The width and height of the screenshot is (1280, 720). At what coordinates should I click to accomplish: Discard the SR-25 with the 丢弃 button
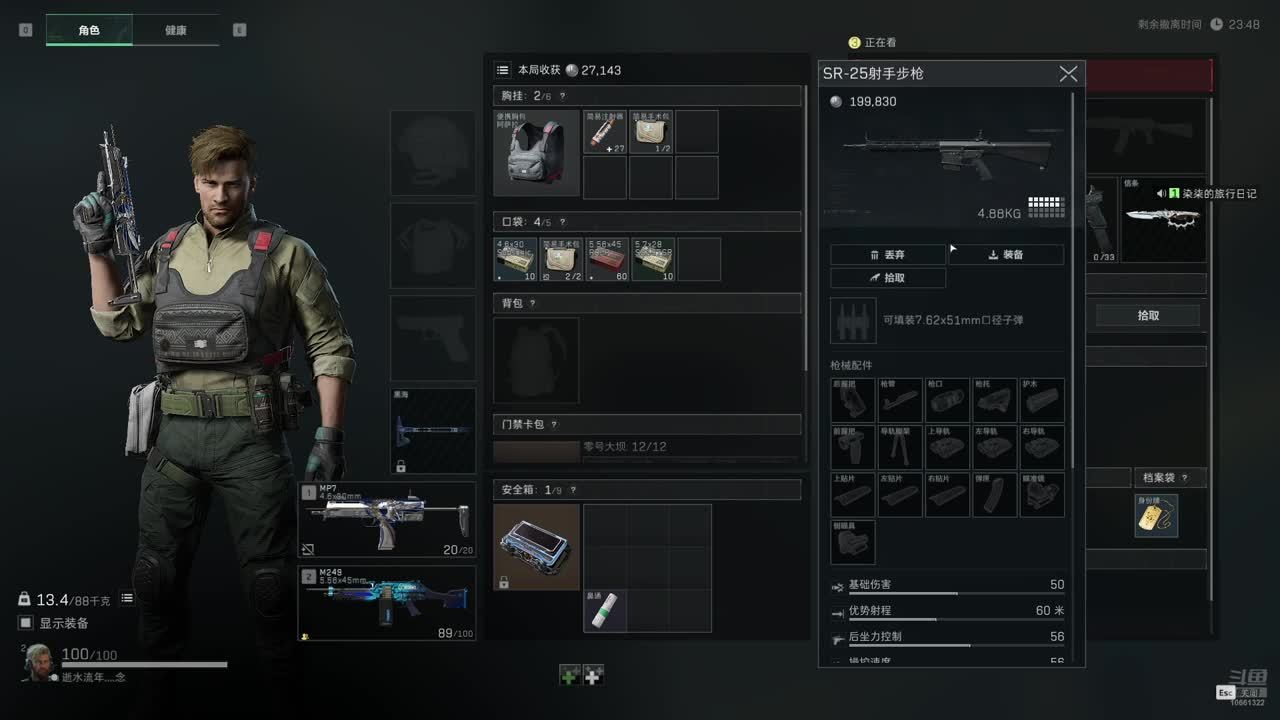pyautogui.click(x=888, y=255)
